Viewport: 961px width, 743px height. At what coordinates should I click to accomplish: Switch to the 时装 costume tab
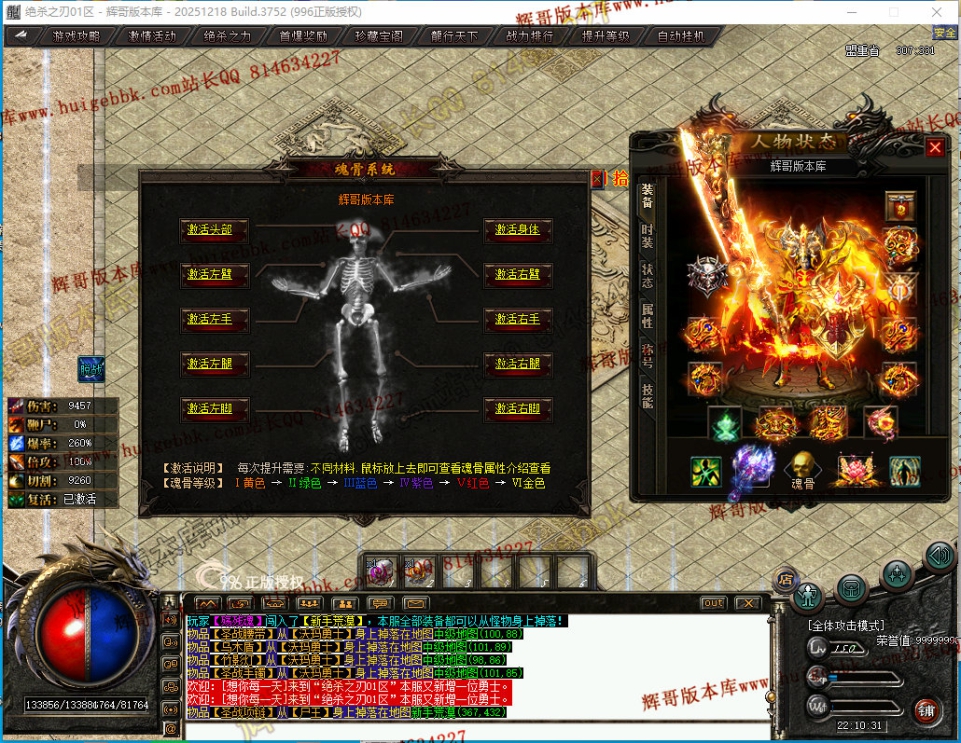(647, 237)
